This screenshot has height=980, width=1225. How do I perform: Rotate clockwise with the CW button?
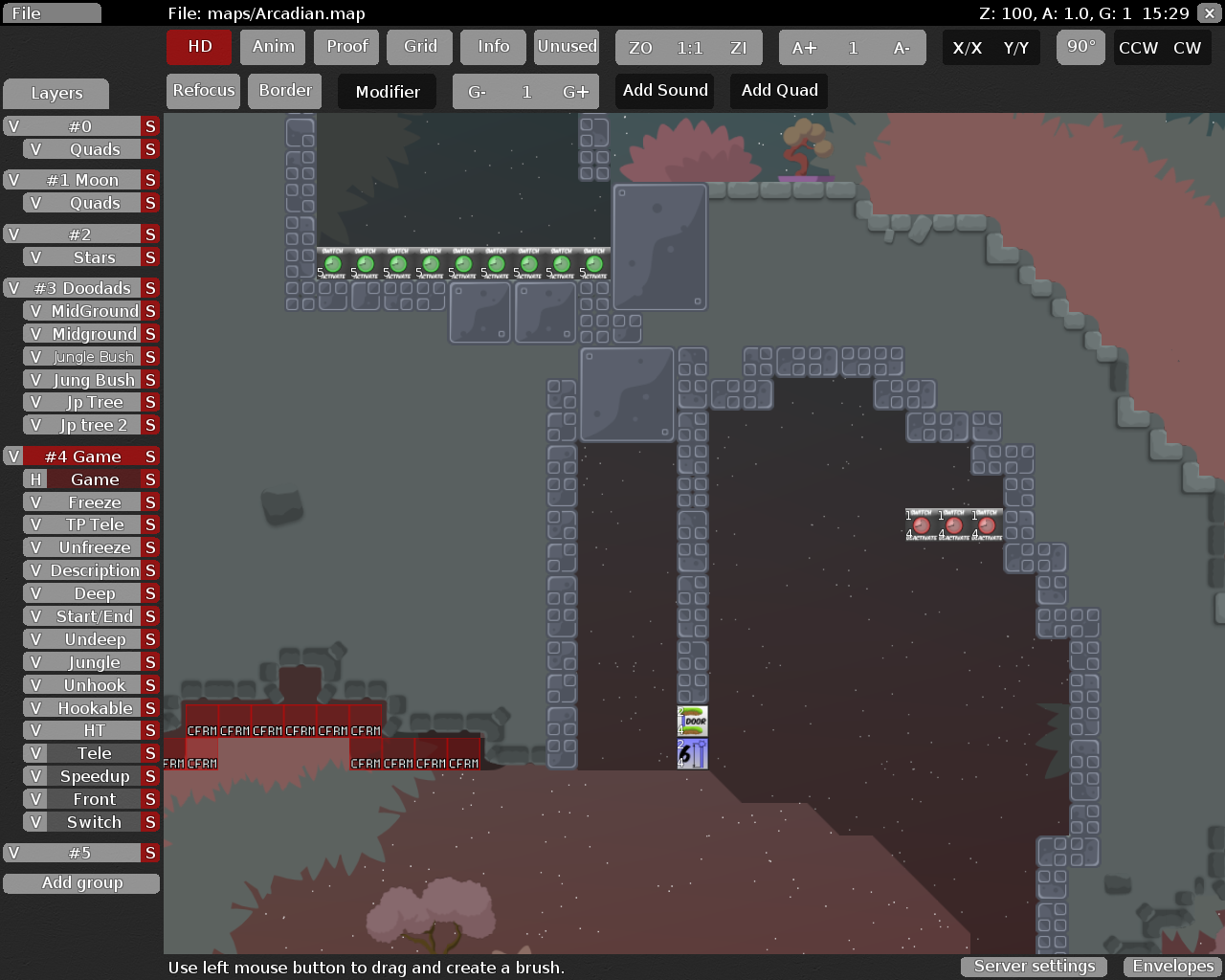click(x=1187, y=48)
